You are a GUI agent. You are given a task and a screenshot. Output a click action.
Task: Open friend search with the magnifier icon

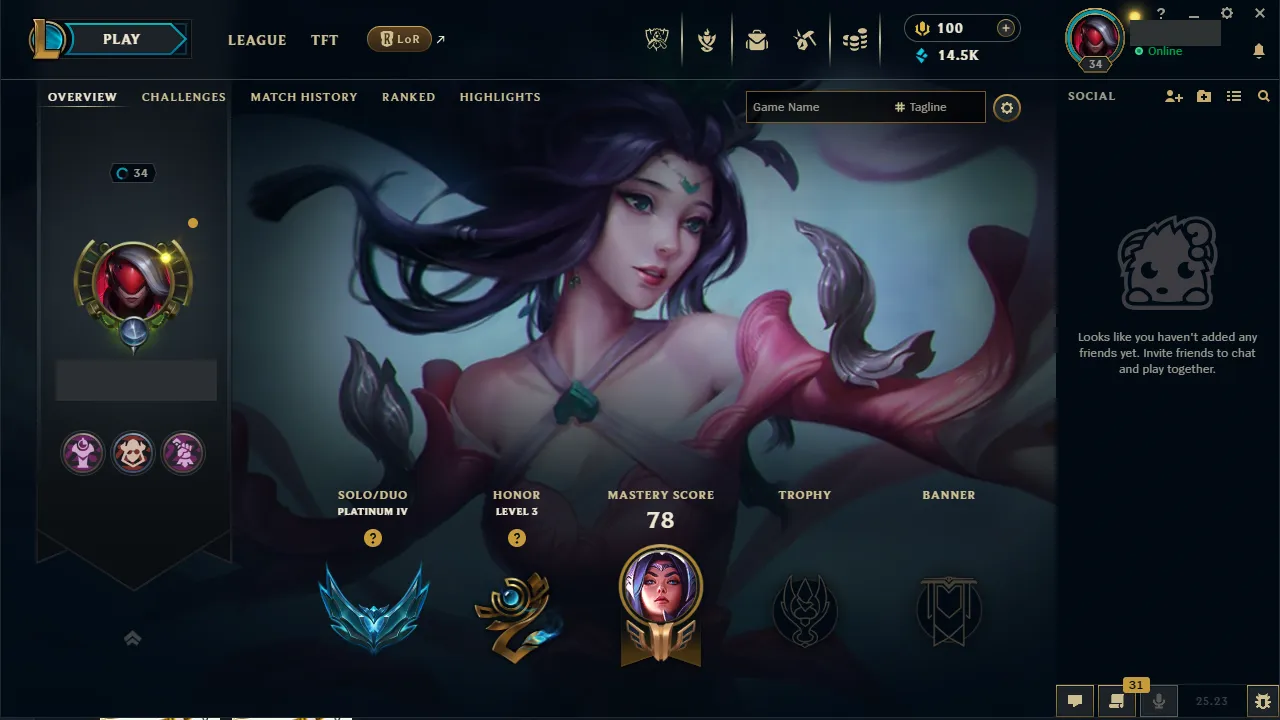point(1263,96)
